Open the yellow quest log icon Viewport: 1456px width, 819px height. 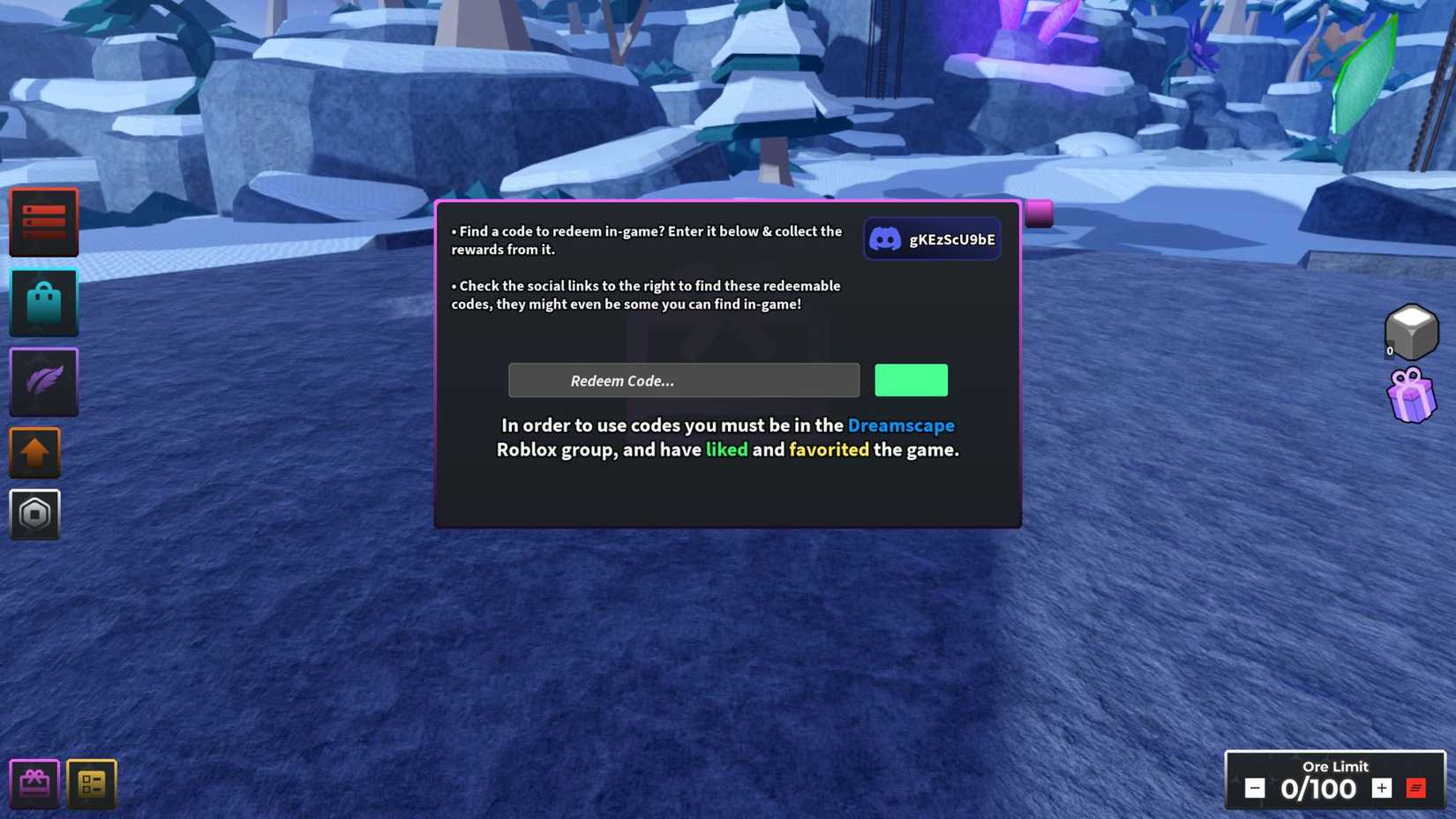91,782
